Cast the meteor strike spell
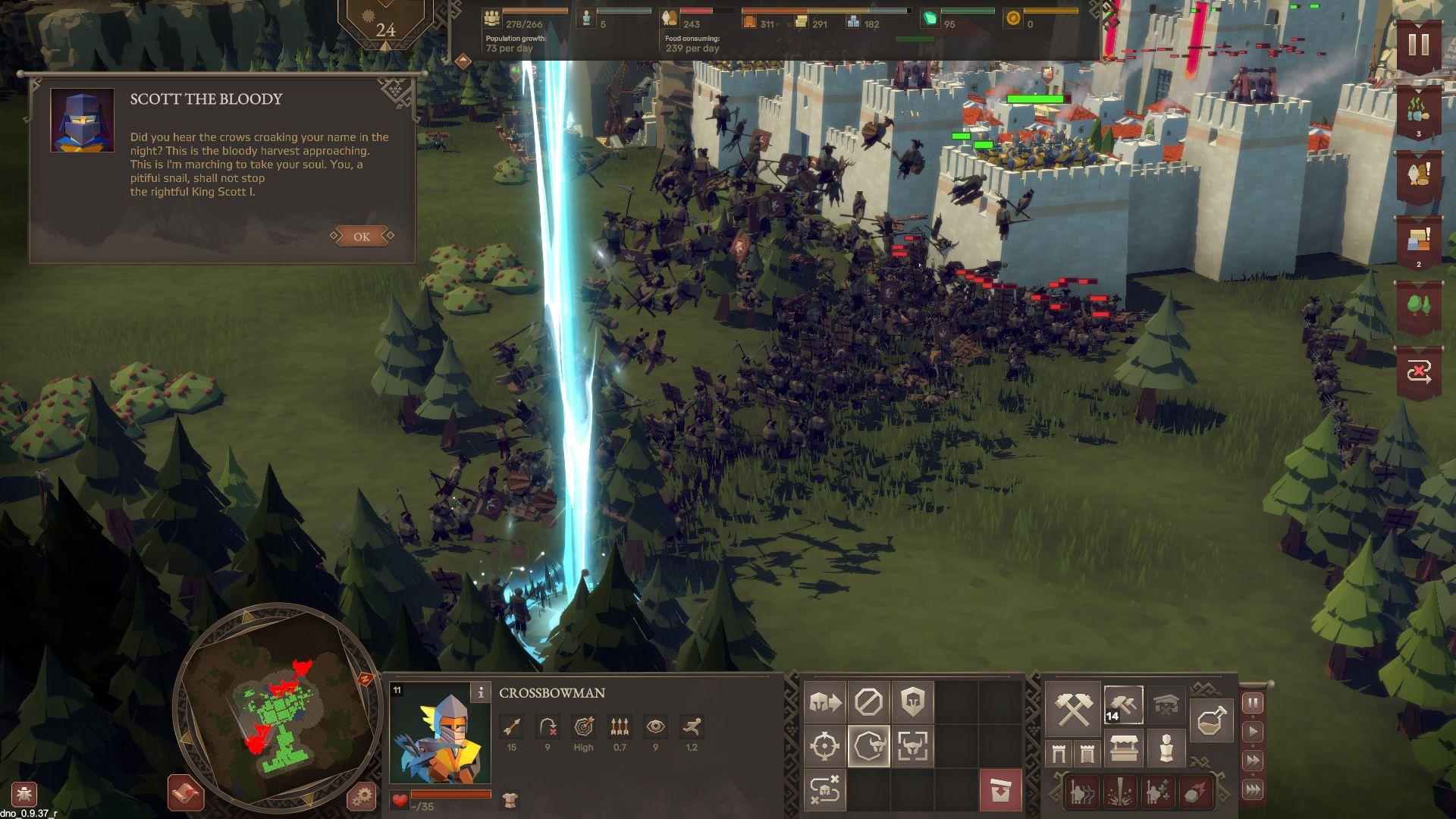Image resolution: width=1456 pixels, height=819 pixels. coord(1195,792)
